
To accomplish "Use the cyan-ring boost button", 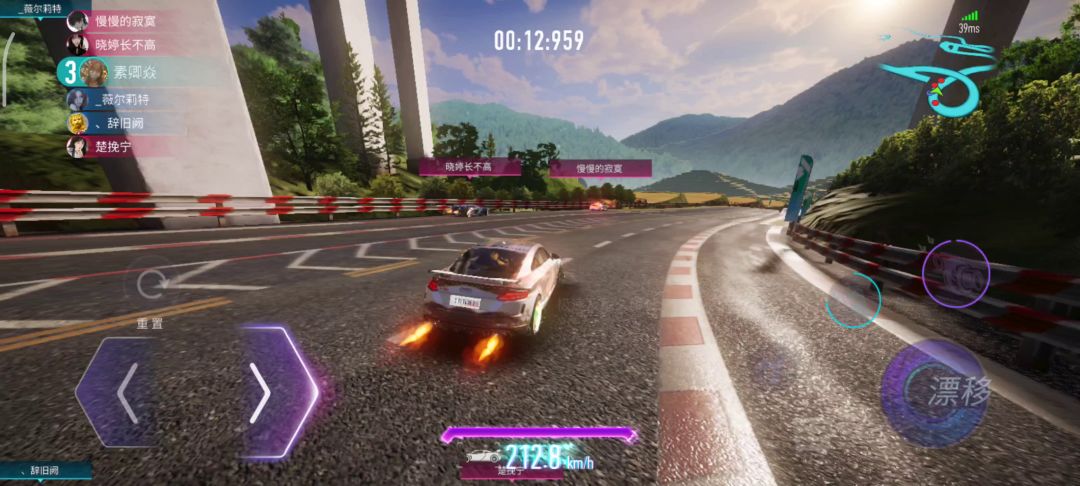I will tap(853, 299).
